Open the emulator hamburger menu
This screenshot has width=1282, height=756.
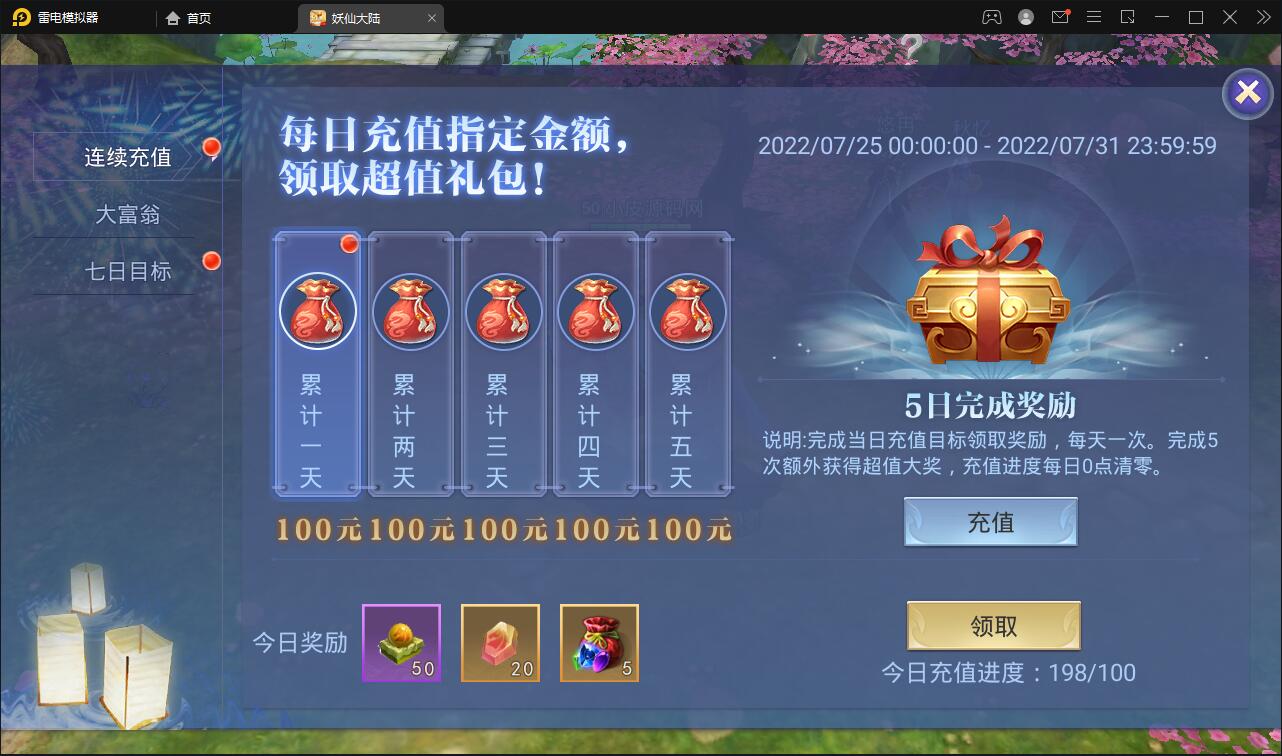point(1094,17)
